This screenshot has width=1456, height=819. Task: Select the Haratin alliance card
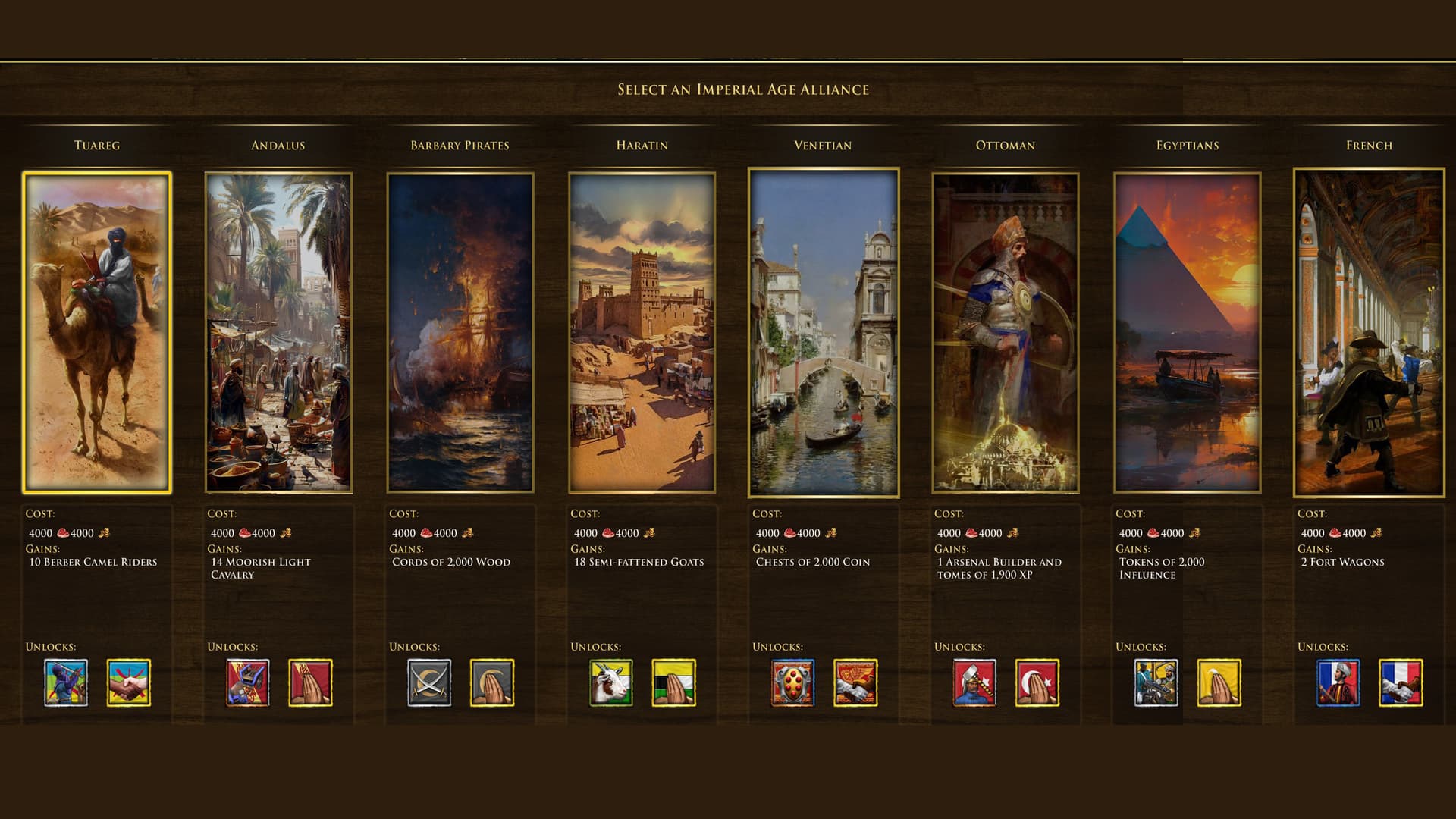(642, 332)
